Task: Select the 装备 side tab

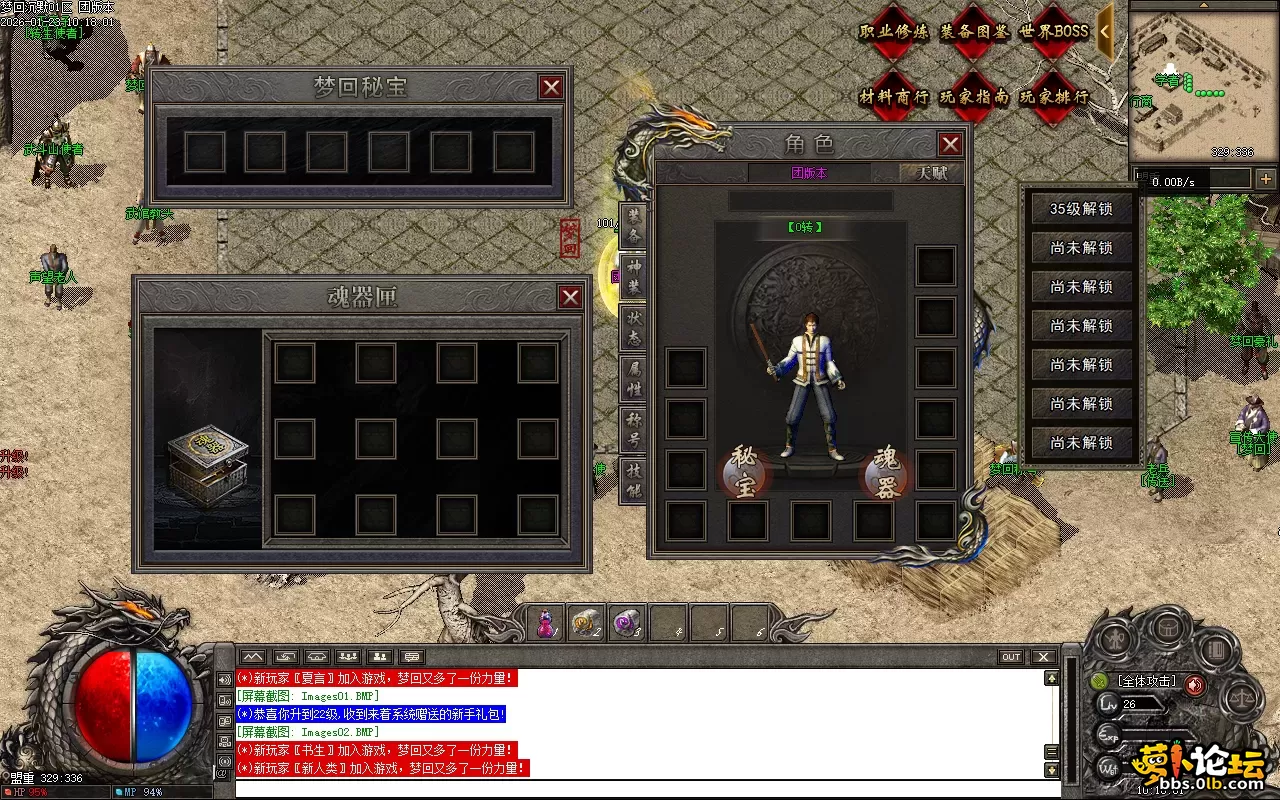Action: pos(634,226)
